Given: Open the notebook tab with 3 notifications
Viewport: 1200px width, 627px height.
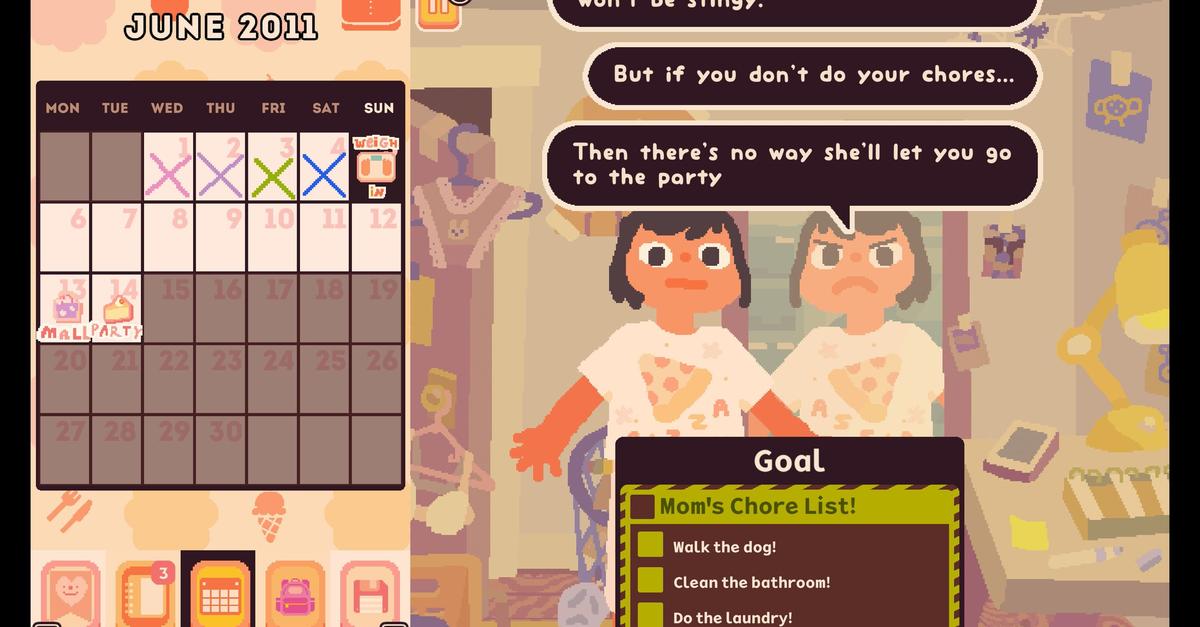Looking at the screenshot, I should coord(145,594).
